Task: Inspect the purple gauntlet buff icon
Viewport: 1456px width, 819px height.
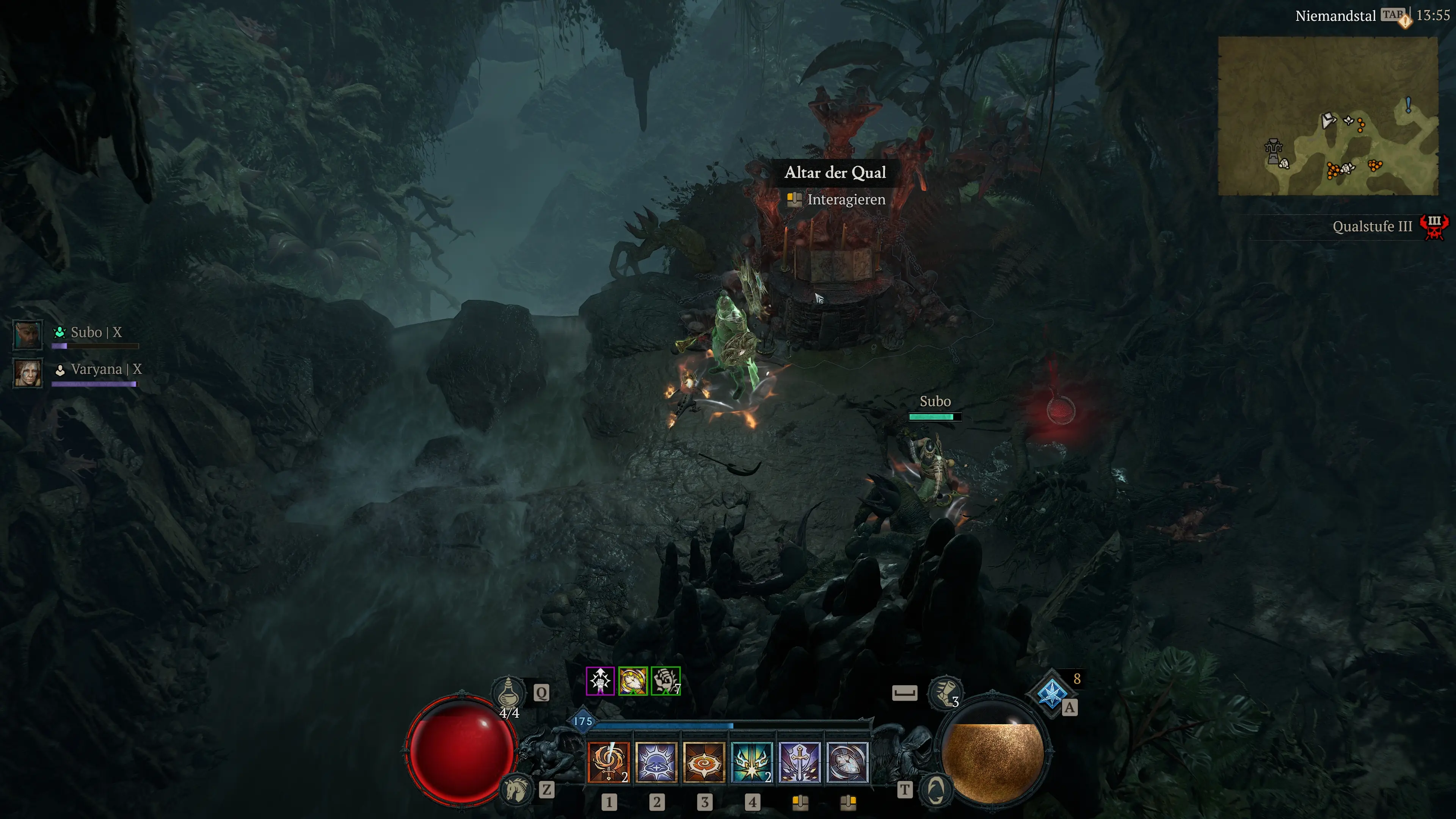Action: [x=600, y=681]
